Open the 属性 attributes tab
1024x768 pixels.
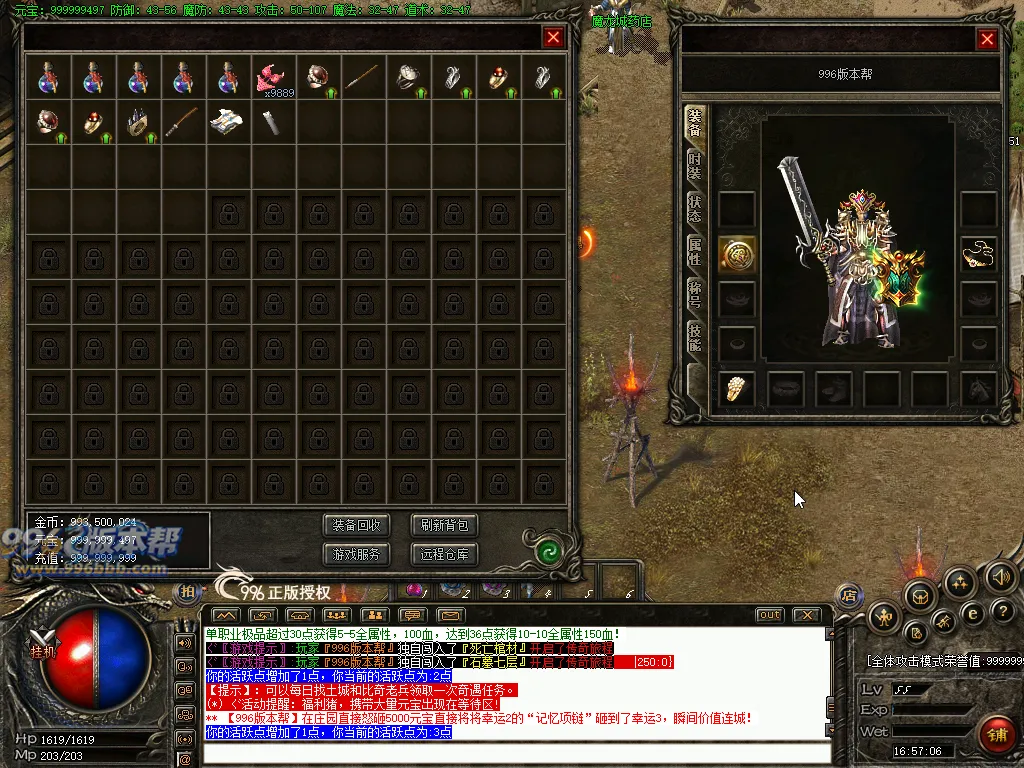695,251
